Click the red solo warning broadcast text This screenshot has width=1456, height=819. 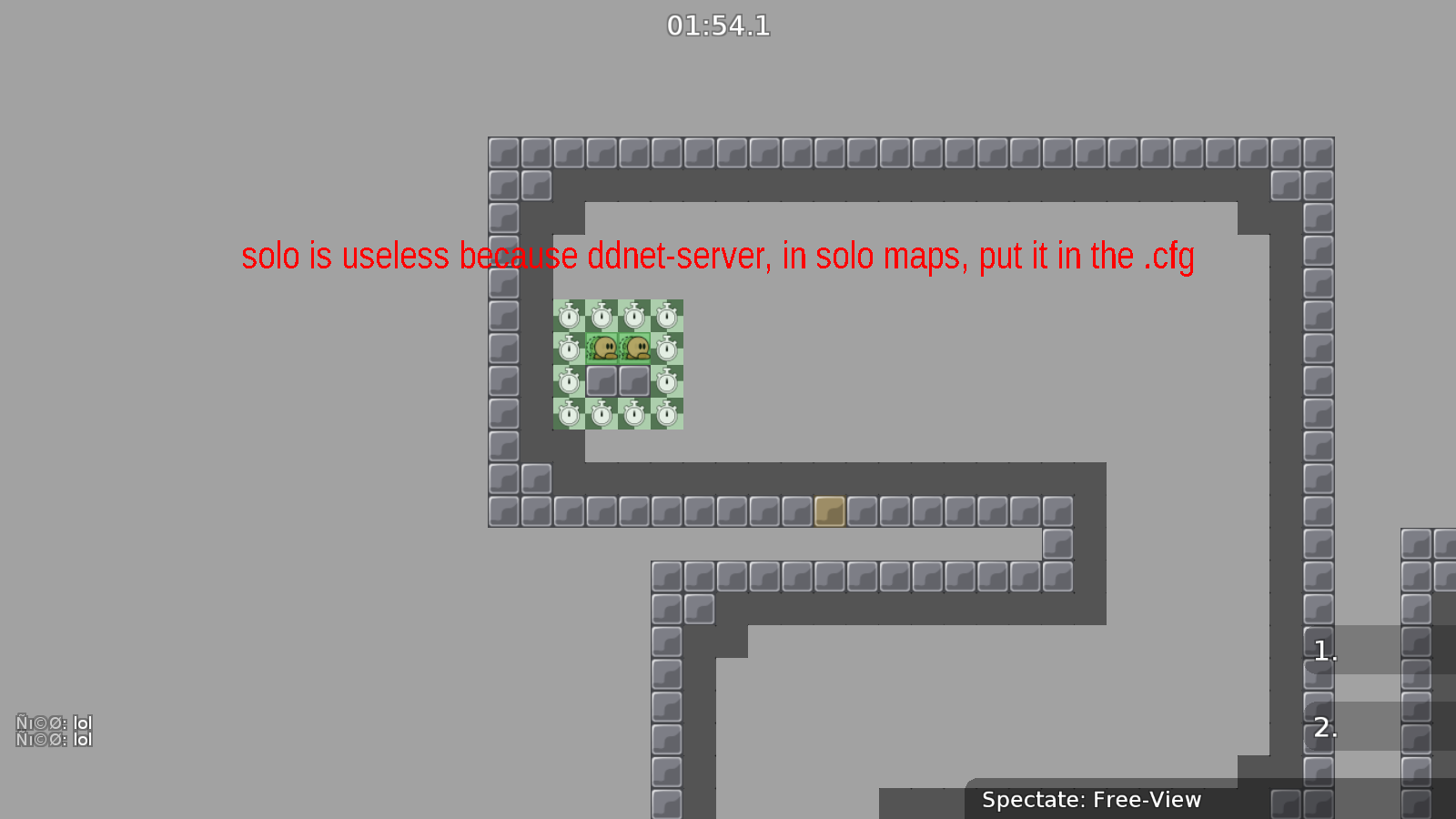[718, 257]
